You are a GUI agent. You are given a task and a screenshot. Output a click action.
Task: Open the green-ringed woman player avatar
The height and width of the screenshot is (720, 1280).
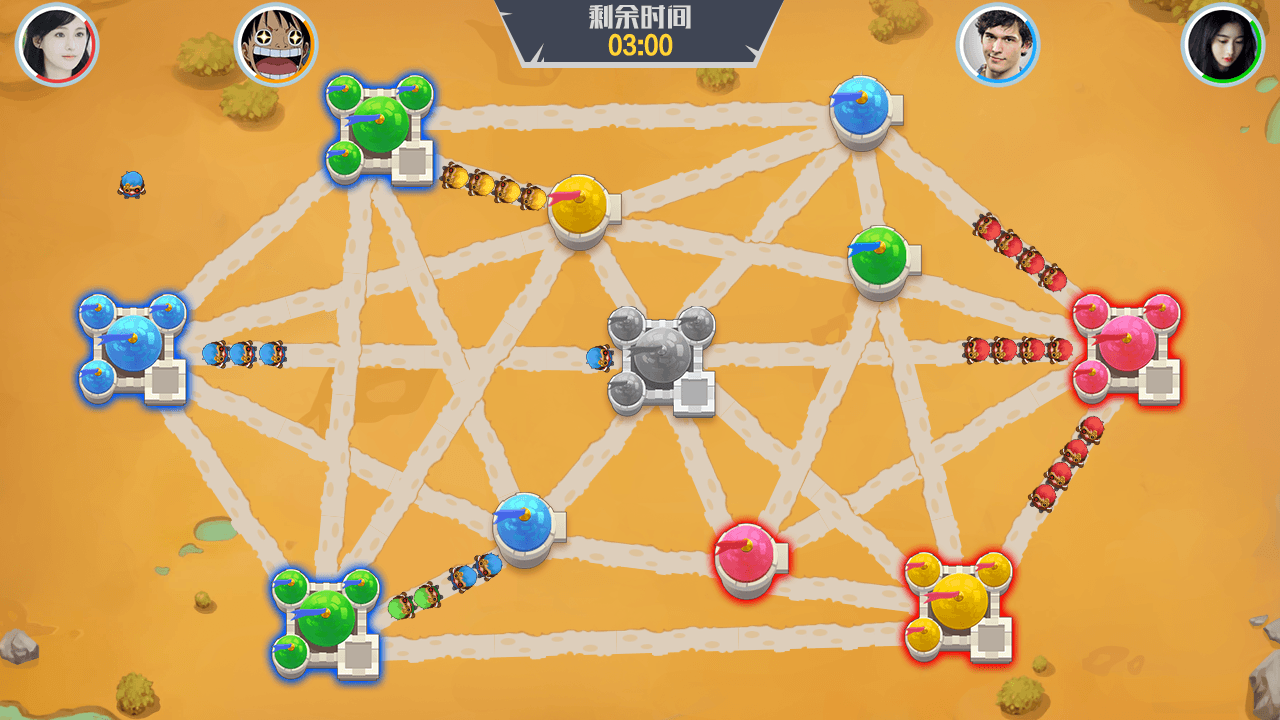click(x=1222, y=45)
